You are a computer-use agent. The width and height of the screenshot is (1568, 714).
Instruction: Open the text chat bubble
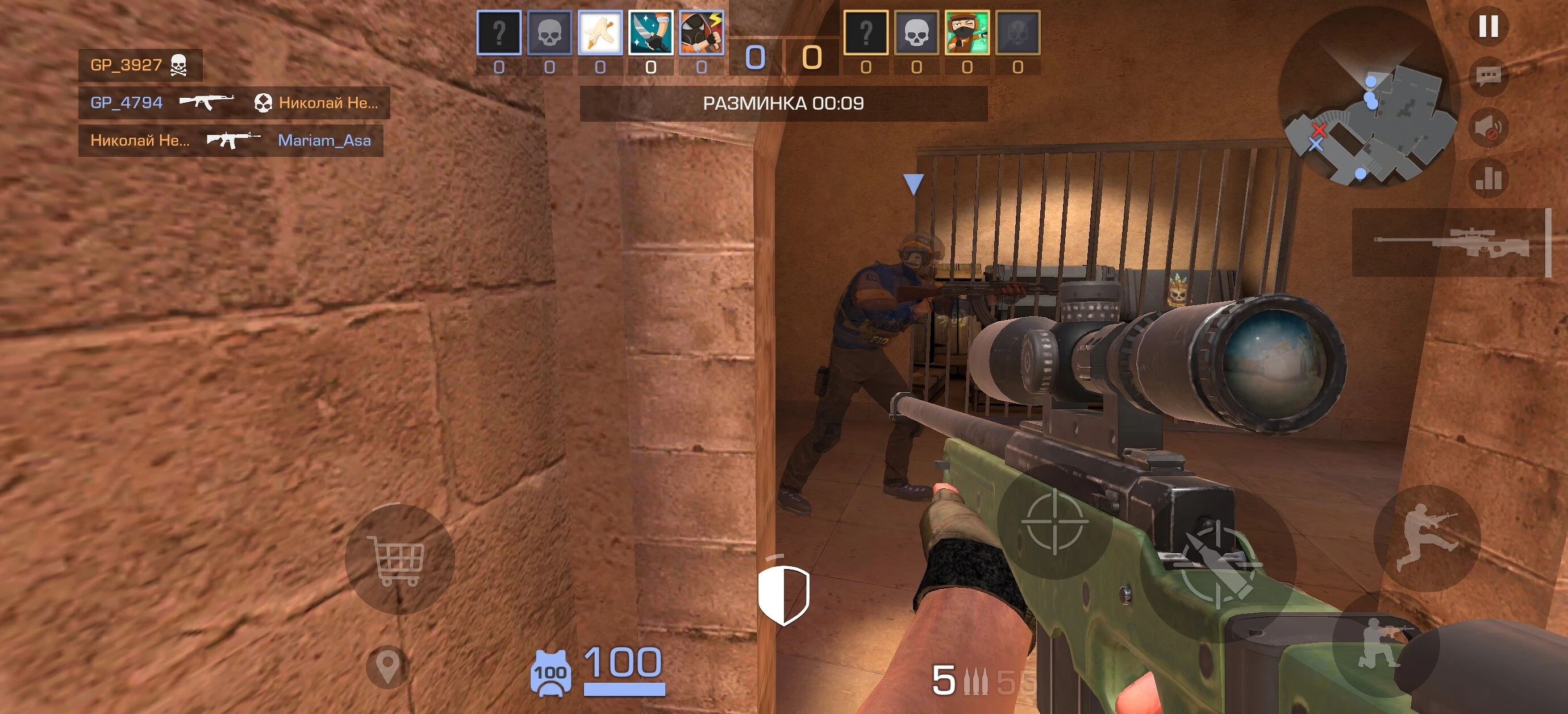tap(1488, 76)
